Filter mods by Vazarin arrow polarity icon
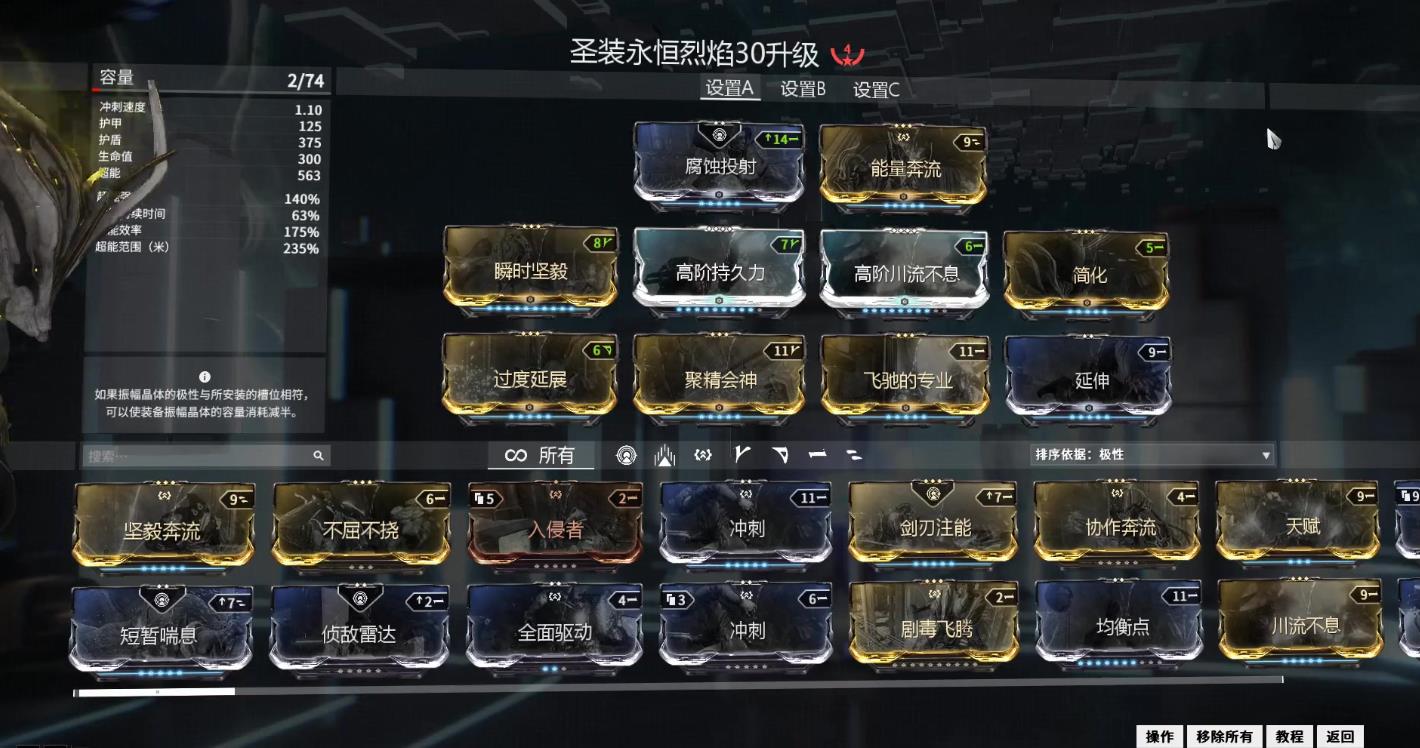 coord(781,455)
